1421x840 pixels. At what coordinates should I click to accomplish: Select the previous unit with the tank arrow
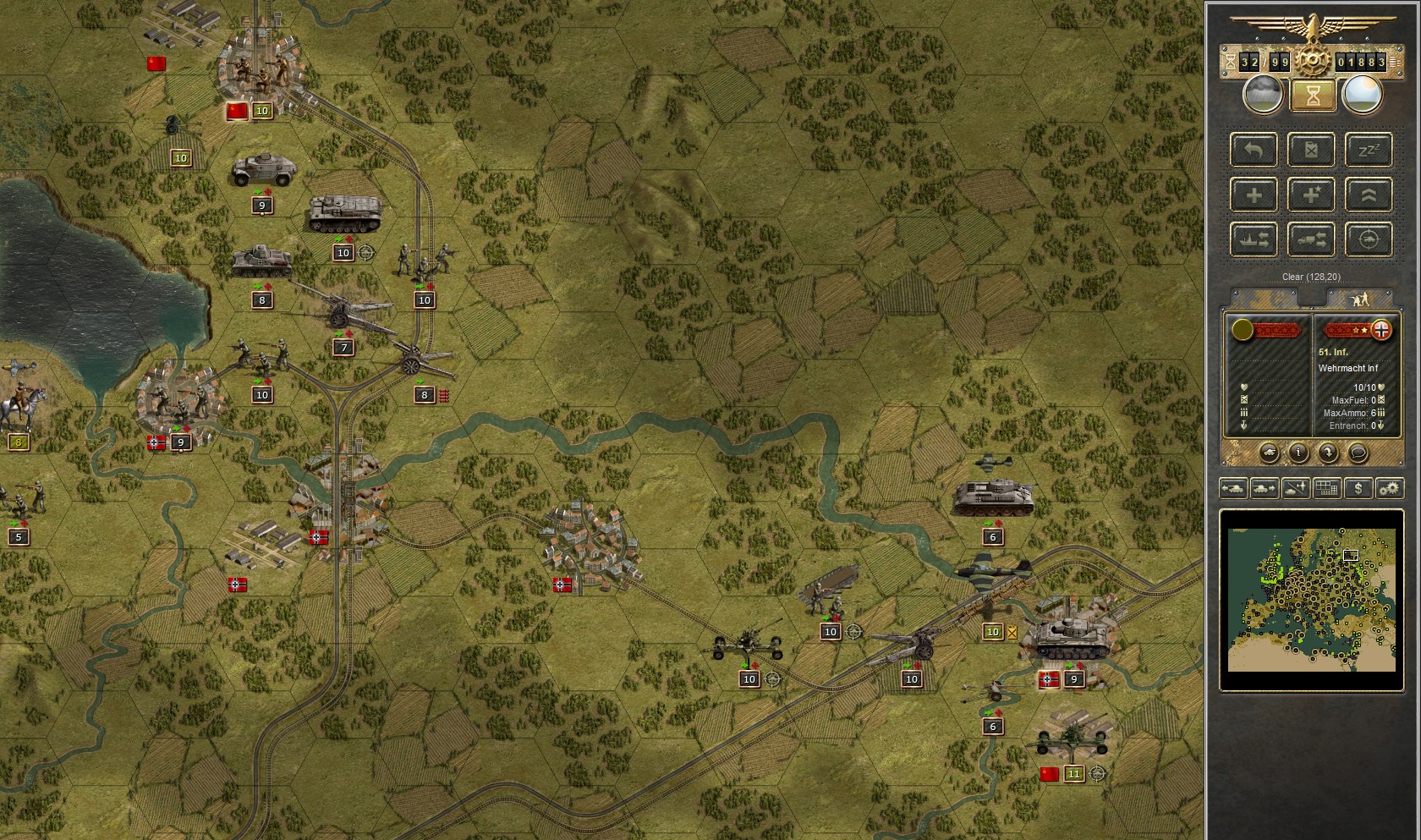tap(1234, 488)
